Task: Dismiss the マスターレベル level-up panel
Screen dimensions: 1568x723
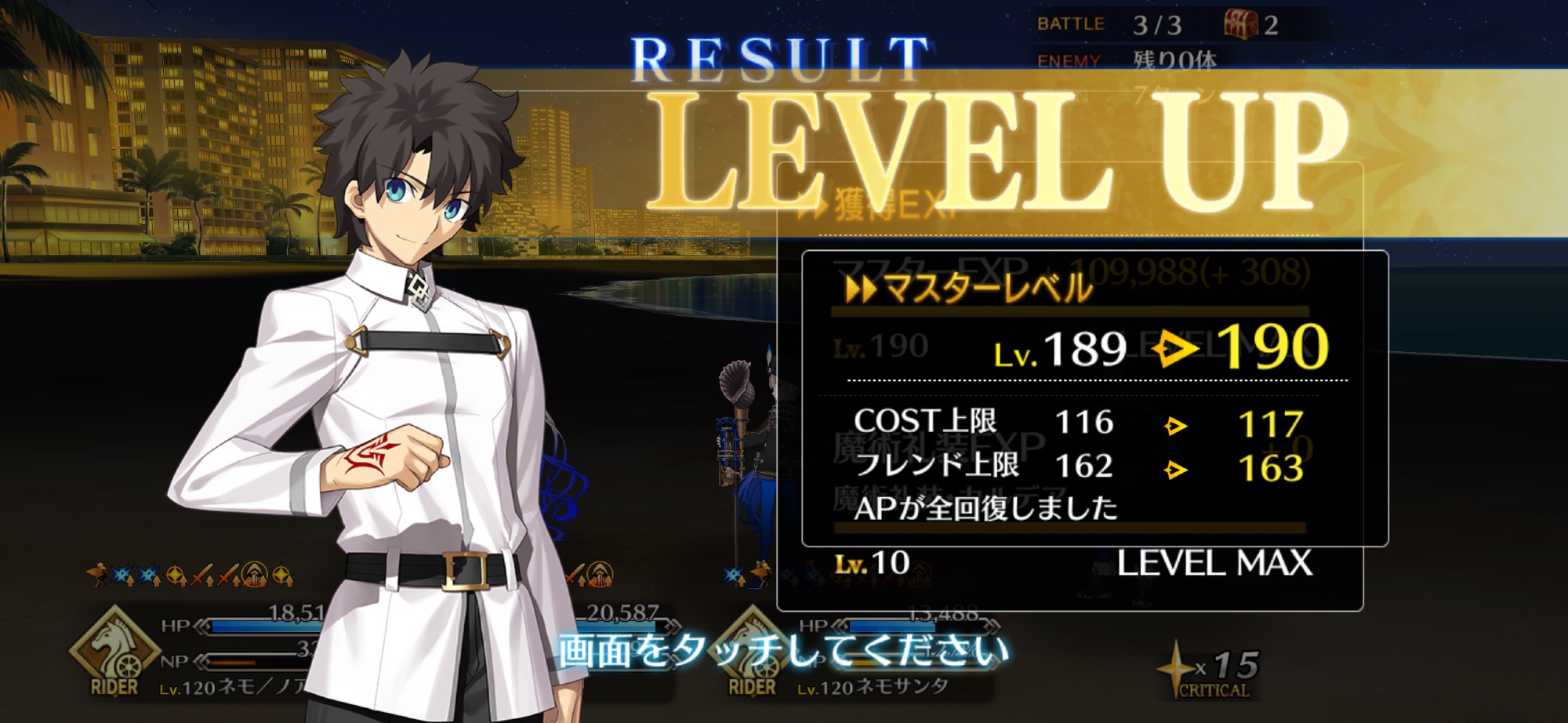Action: tap(1094, 398)
